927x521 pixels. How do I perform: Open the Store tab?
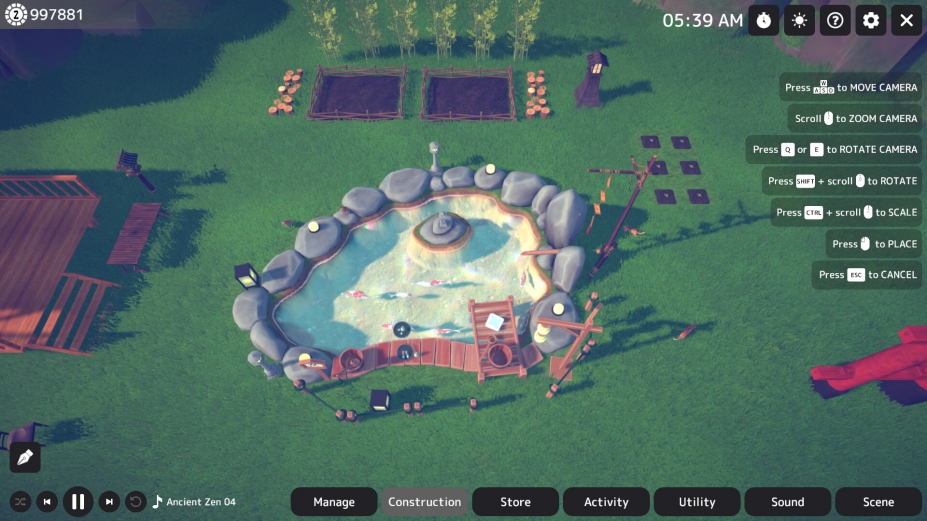point(516,502)
